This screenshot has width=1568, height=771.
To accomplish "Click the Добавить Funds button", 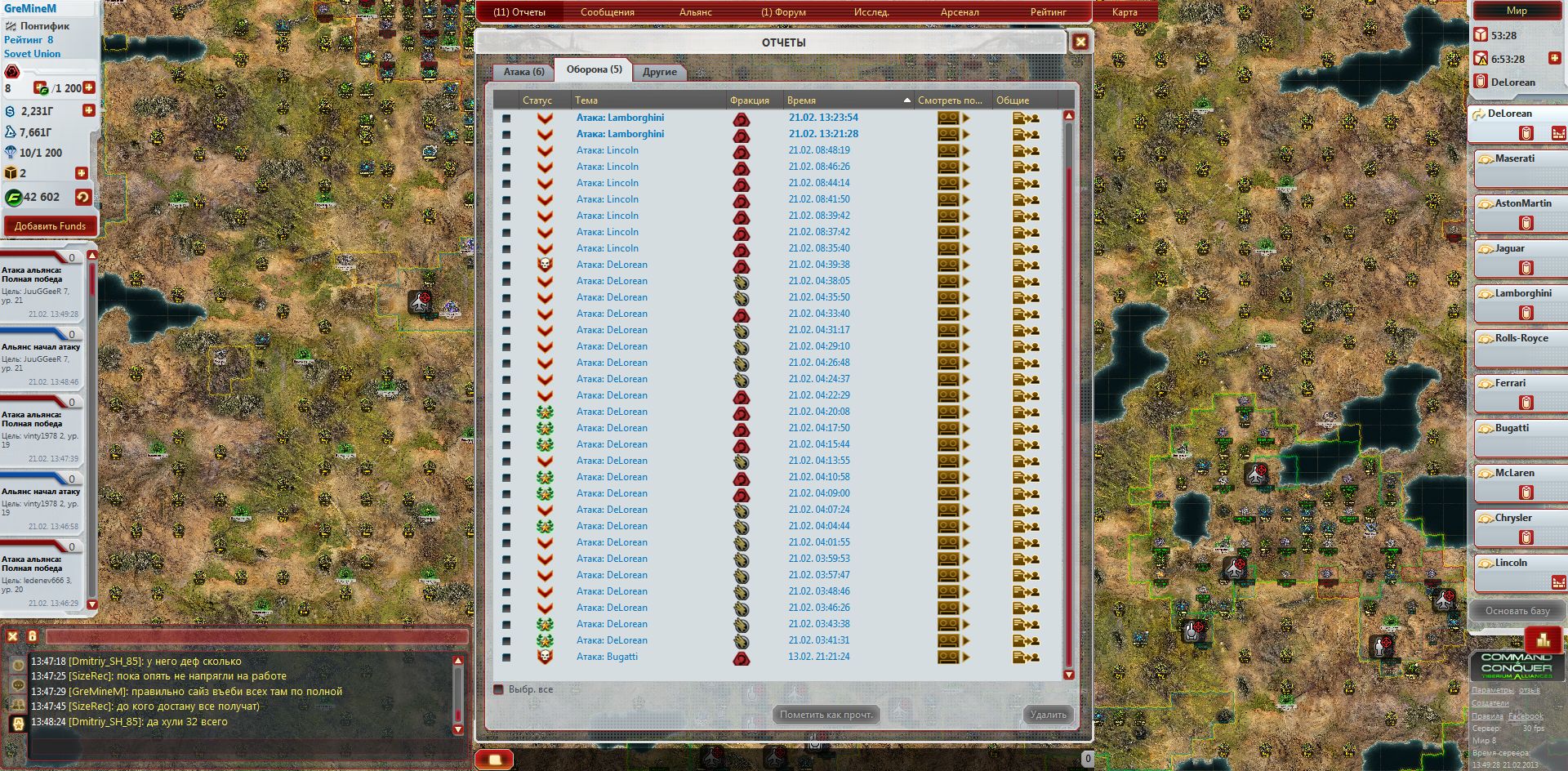I will click(50, 226).
